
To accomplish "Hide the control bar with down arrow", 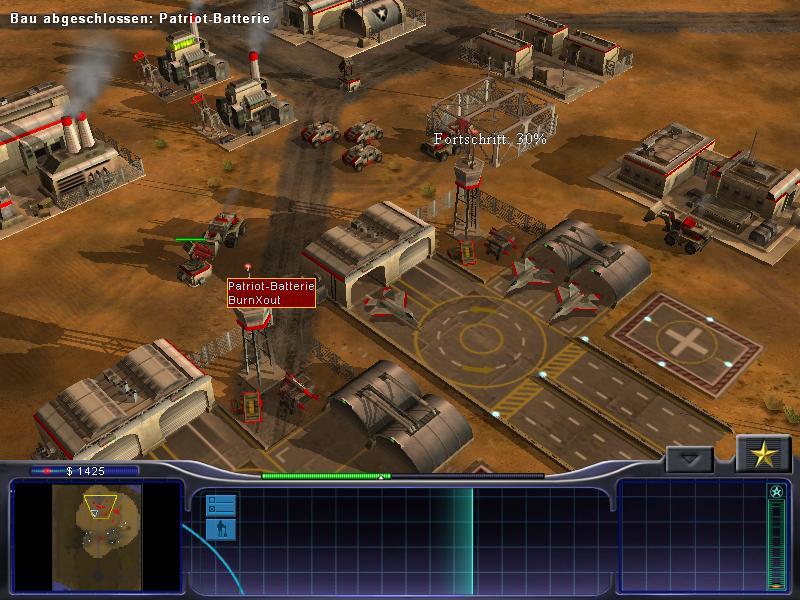I will [690, 459].
